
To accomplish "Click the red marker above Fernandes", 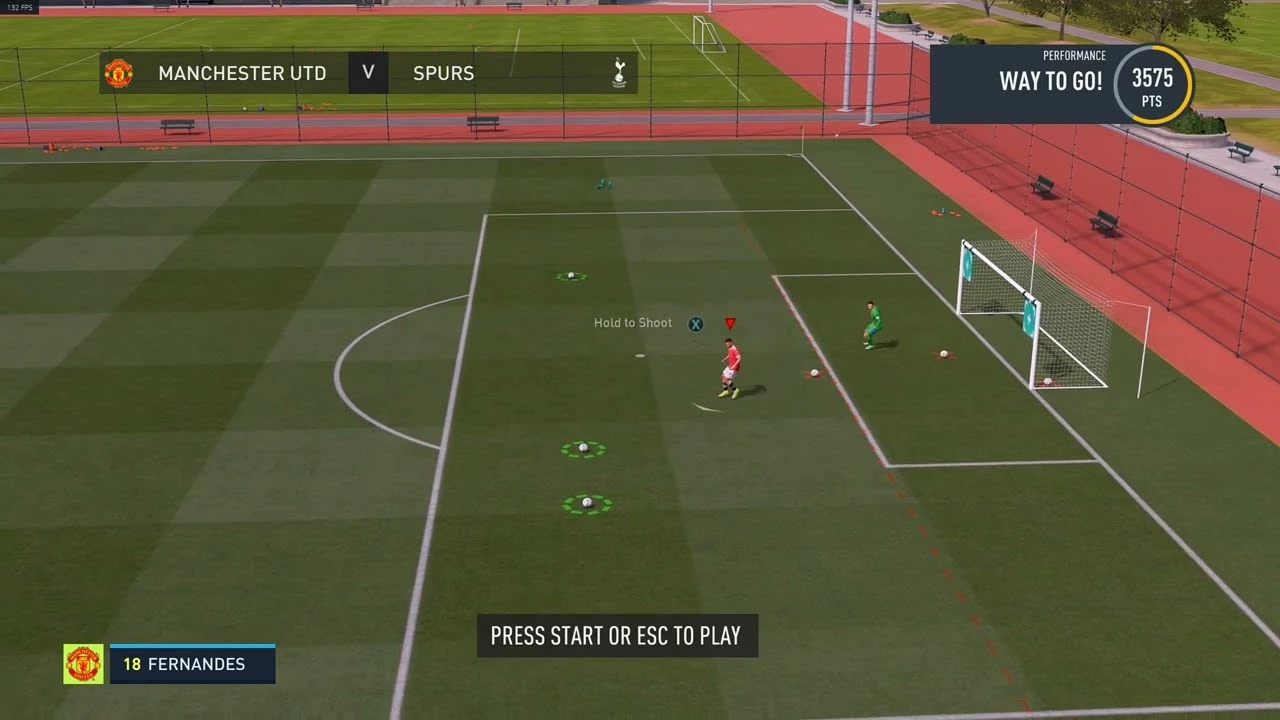I will [x=730, y=322].
